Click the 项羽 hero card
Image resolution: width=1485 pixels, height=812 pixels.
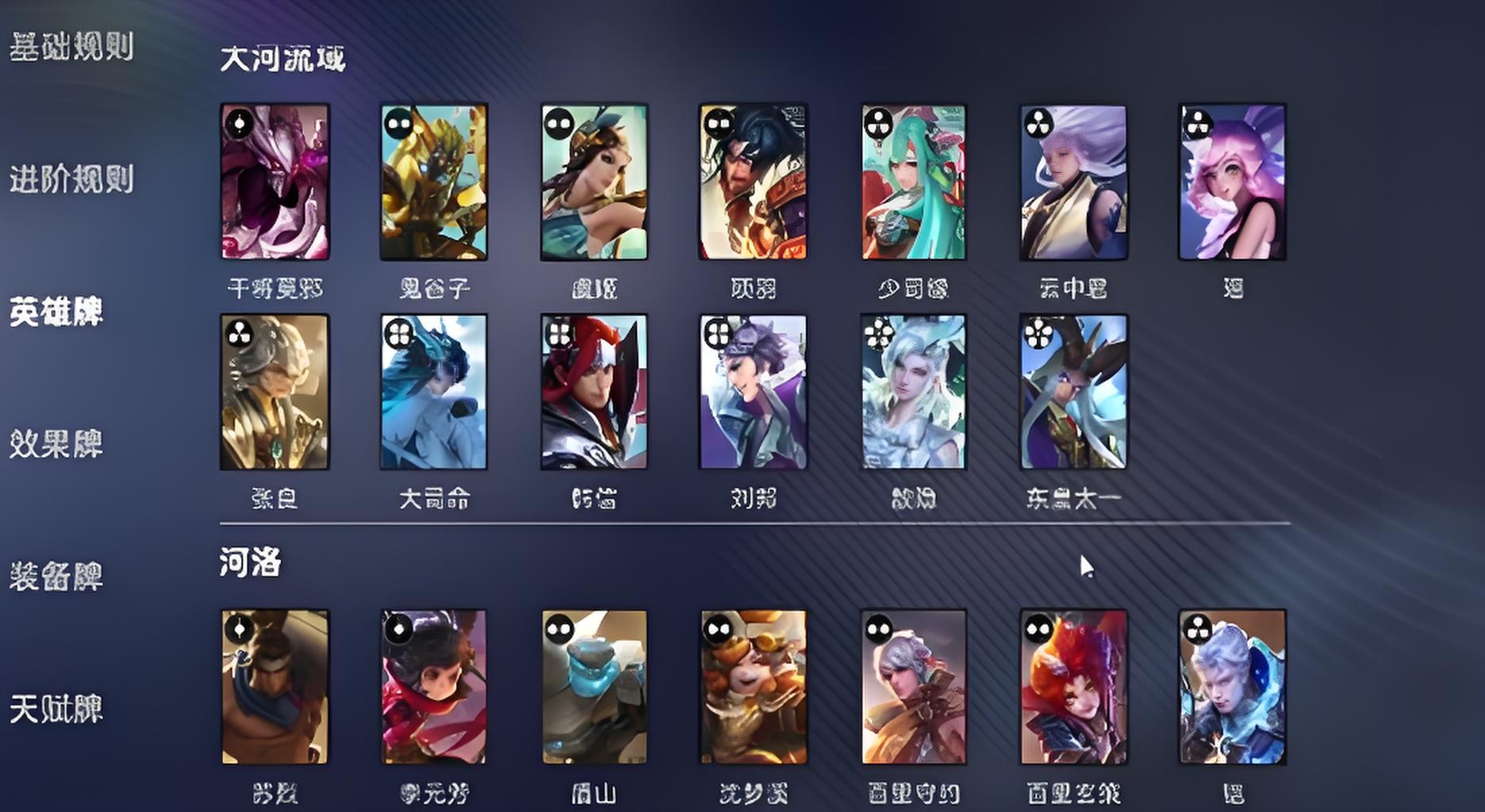pyautogui.click(x=754, y=182)
